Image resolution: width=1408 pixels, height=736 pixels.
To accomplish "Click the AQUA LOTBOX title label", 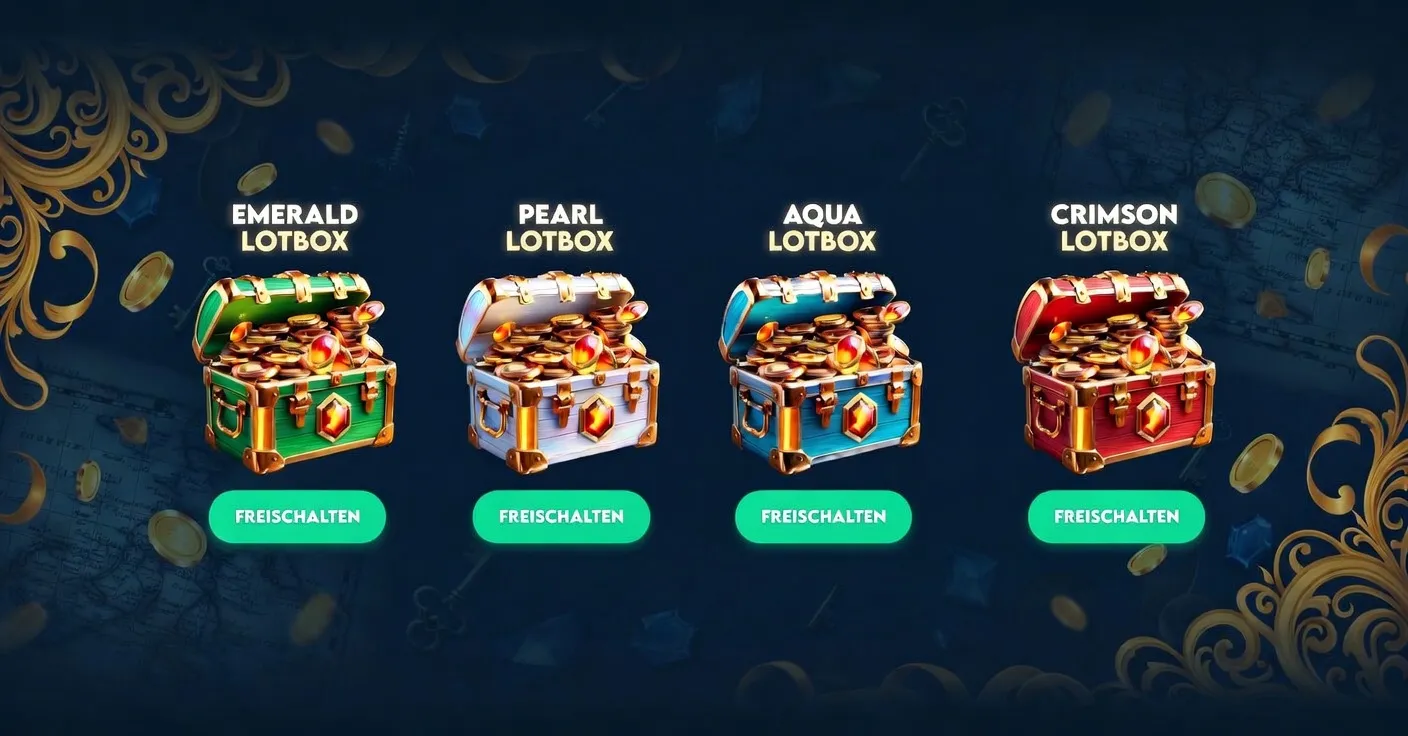I will (823, 226).
